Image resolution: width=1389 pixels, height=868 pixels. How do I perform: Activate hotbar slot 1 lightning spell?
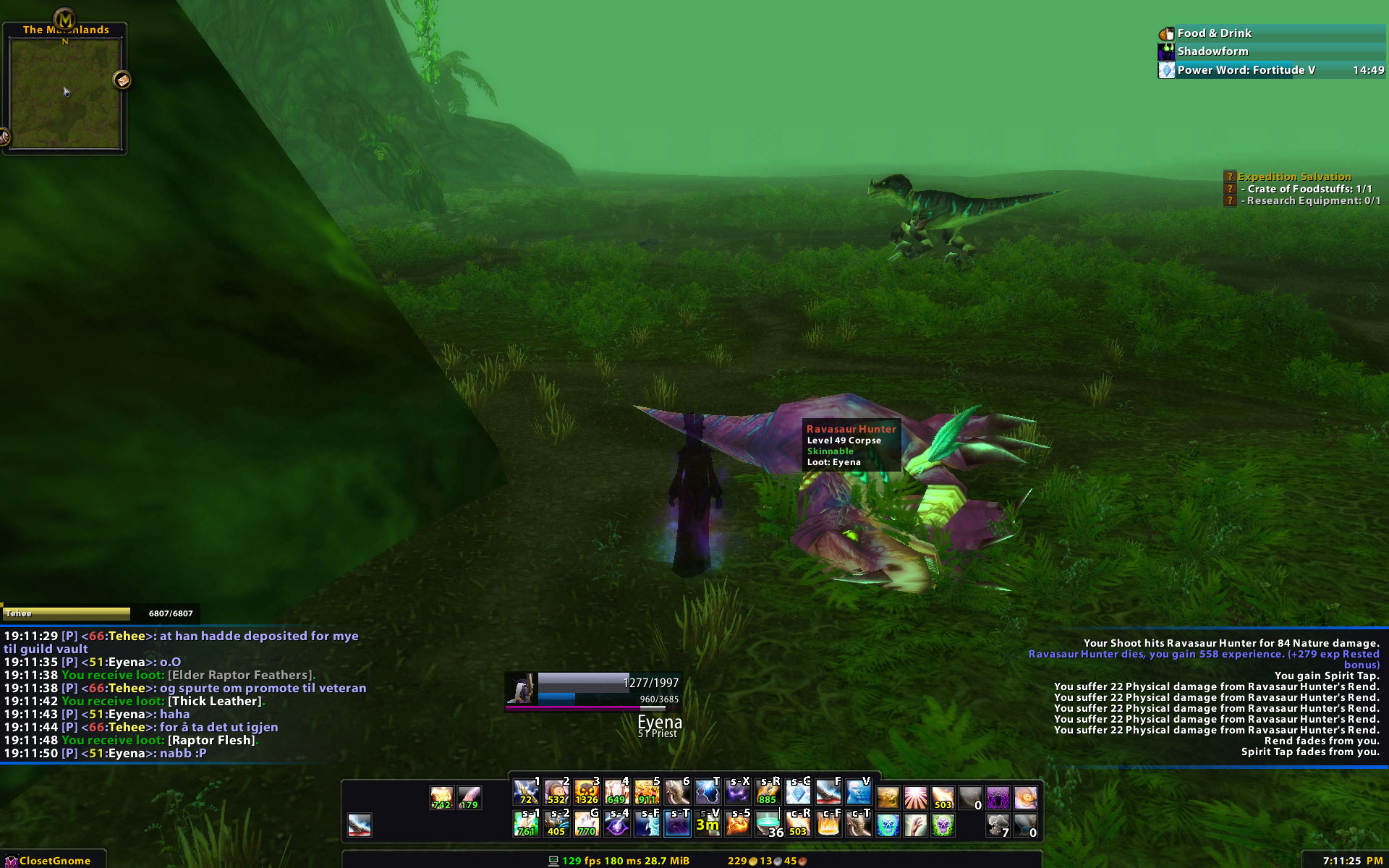(526, 793)
